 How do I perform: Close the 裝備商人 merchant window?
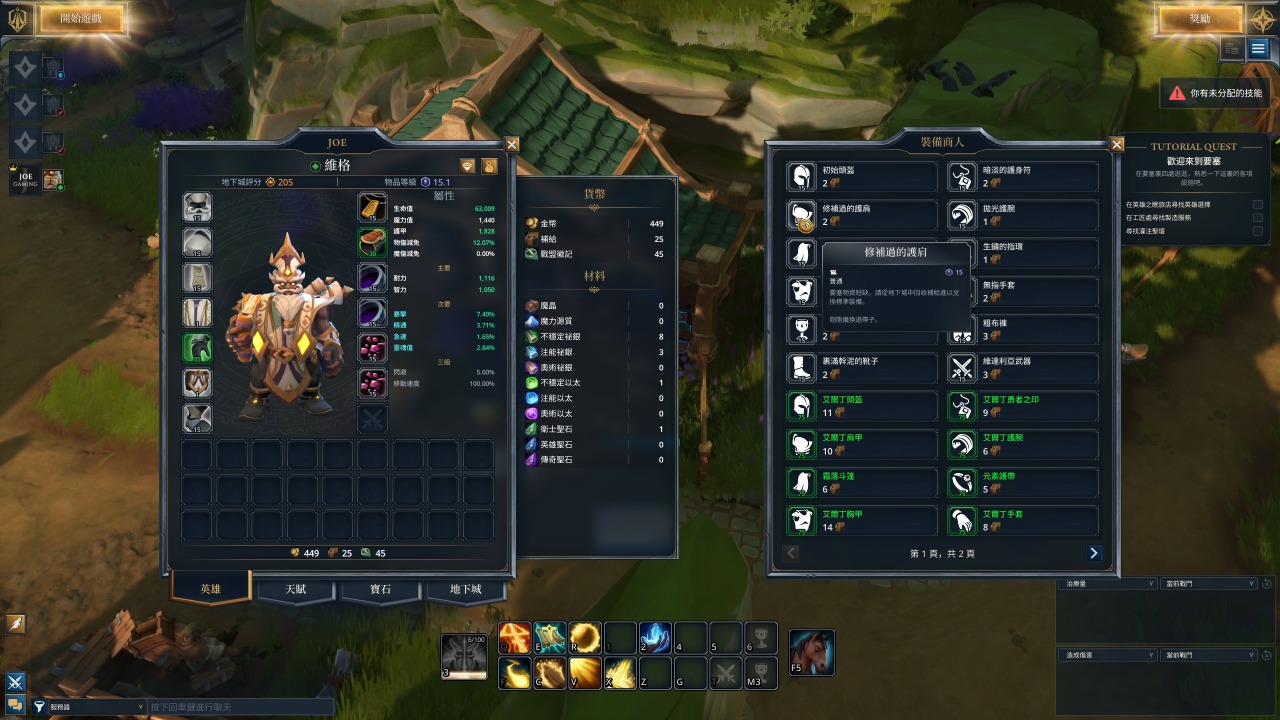(x=1117, y=144)
